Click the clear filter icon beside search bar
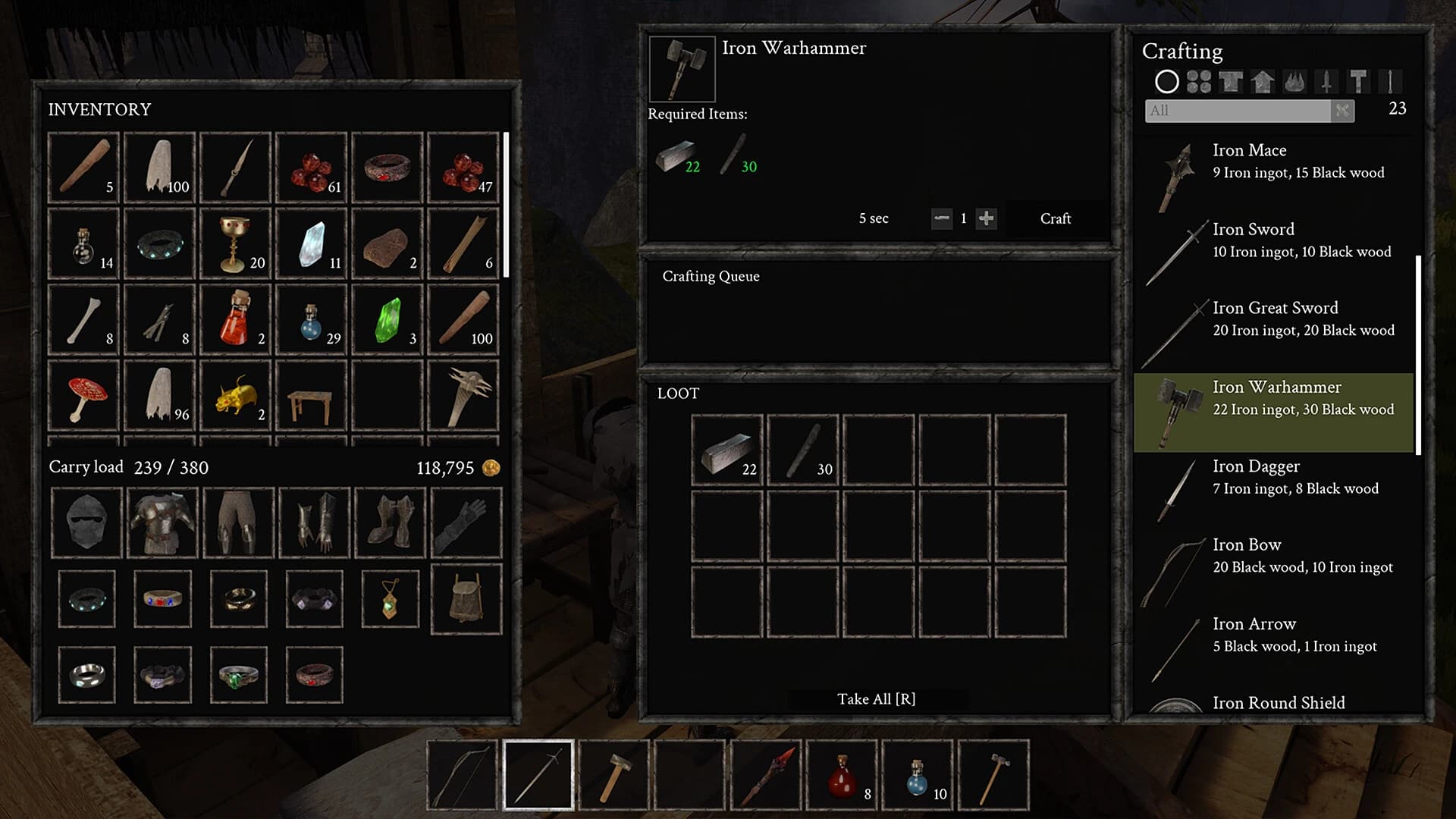 pos(1342,111)
